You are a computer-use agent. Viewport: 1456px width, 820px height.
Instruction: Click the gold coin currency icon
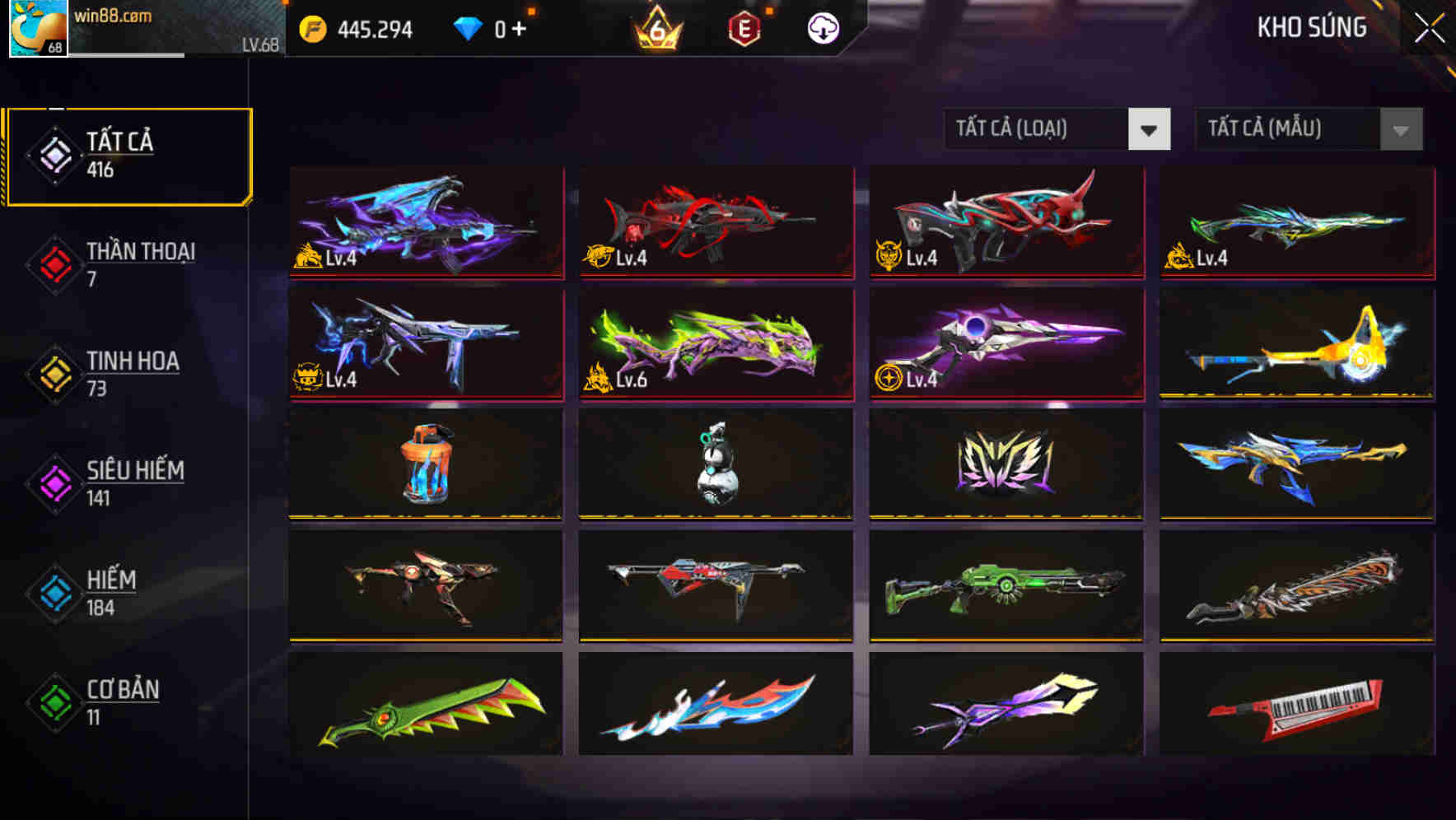[311, 27]
